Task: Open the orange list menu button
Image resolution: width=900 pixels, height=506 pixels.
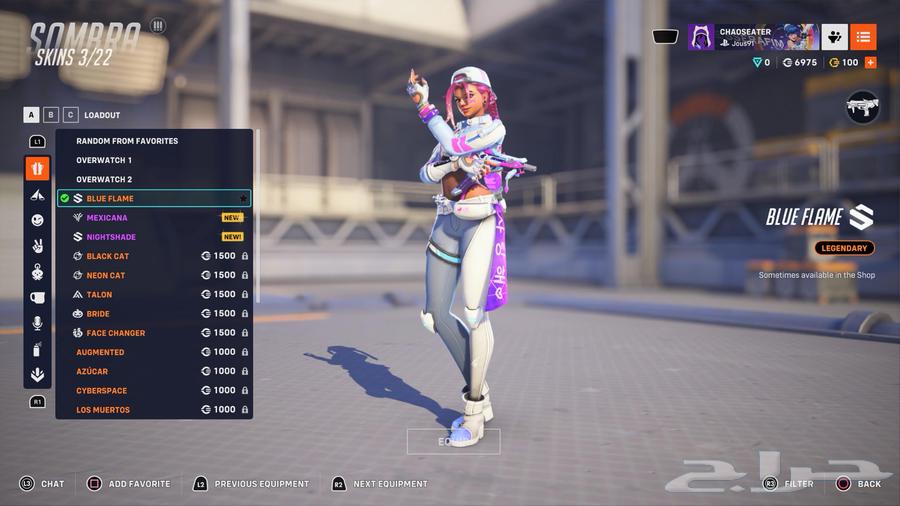Action: coord(863,37)
